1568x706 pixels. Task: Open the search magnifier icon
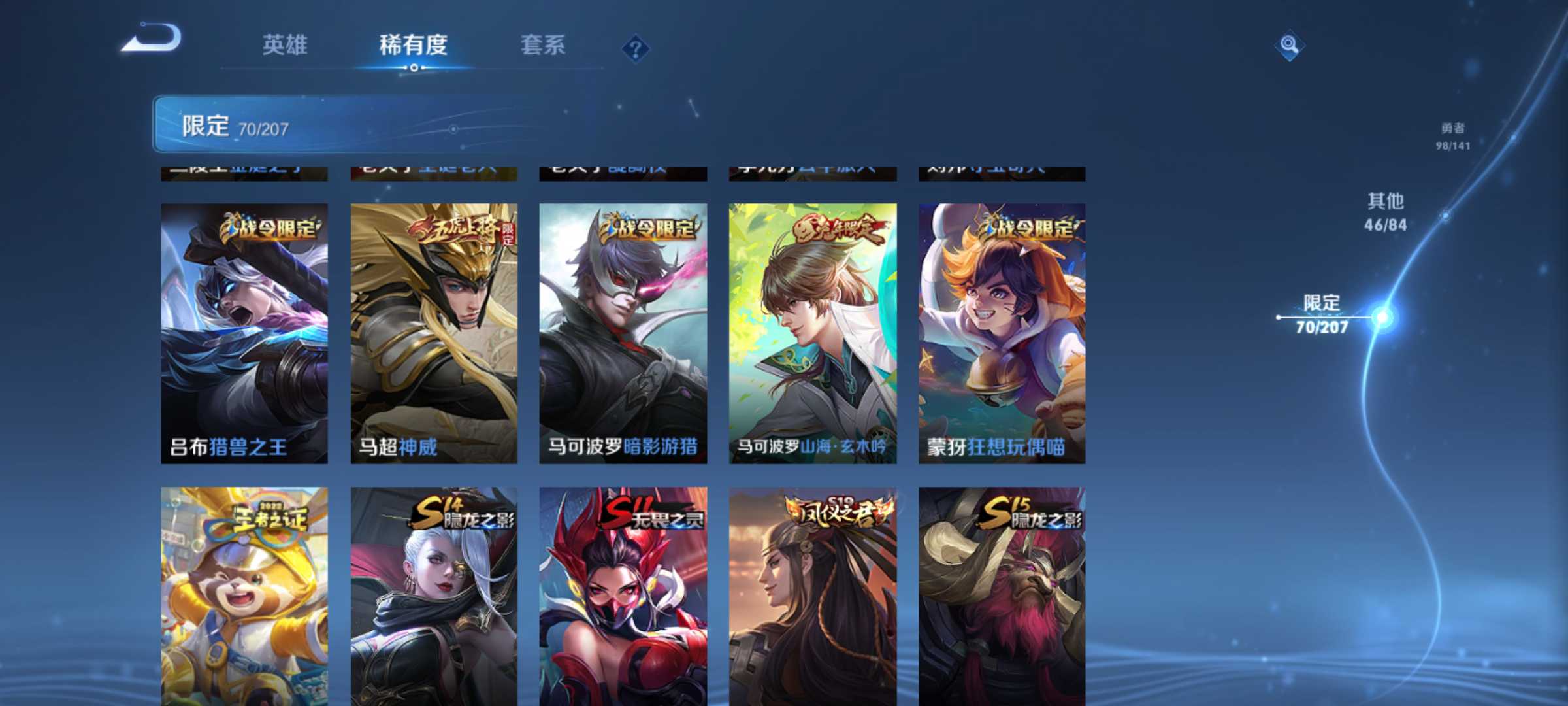[x=1288, y=44]
